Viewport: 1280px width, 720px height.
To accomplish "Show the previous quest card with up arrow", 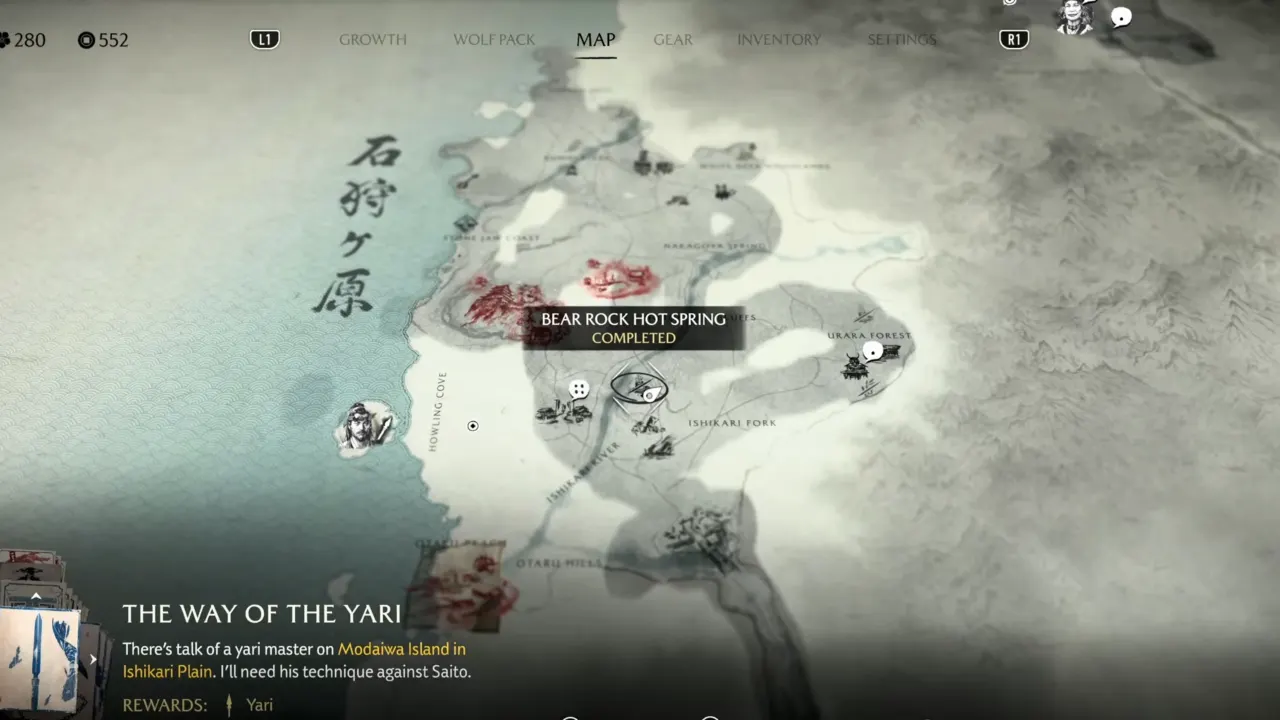I will 36,596.
